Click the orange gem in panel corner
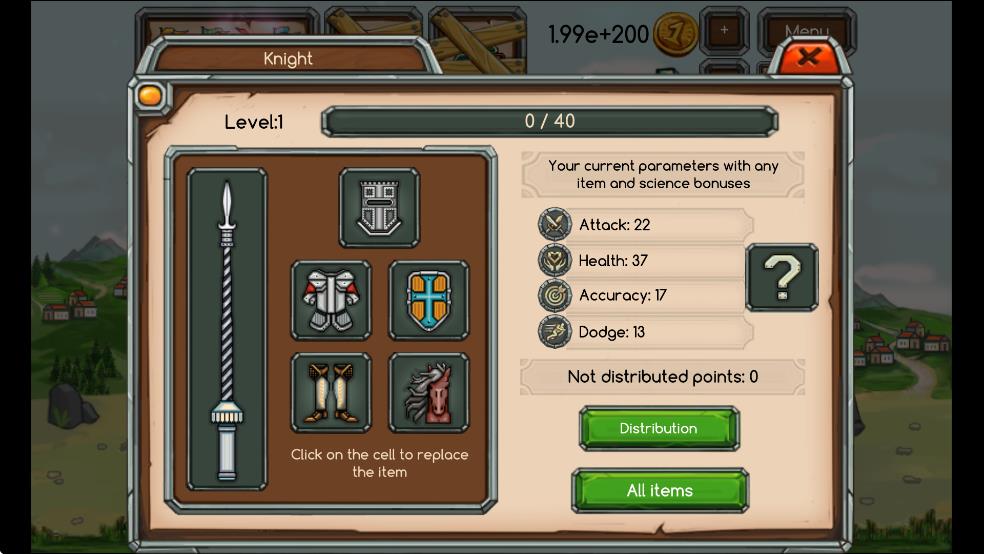 149,96
